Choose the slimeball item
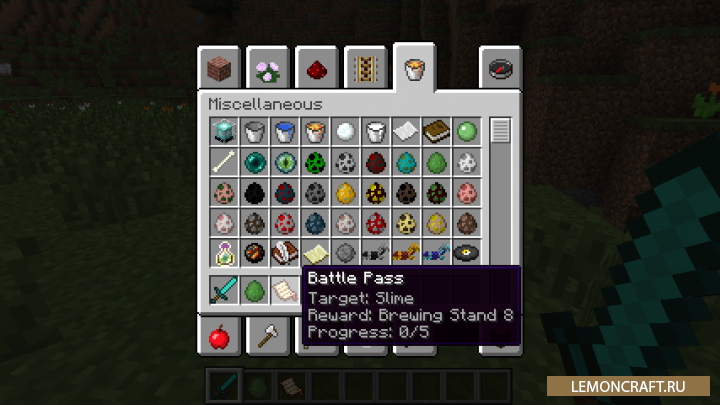Screen dimensions: 720x405 [x=467, y=131]
